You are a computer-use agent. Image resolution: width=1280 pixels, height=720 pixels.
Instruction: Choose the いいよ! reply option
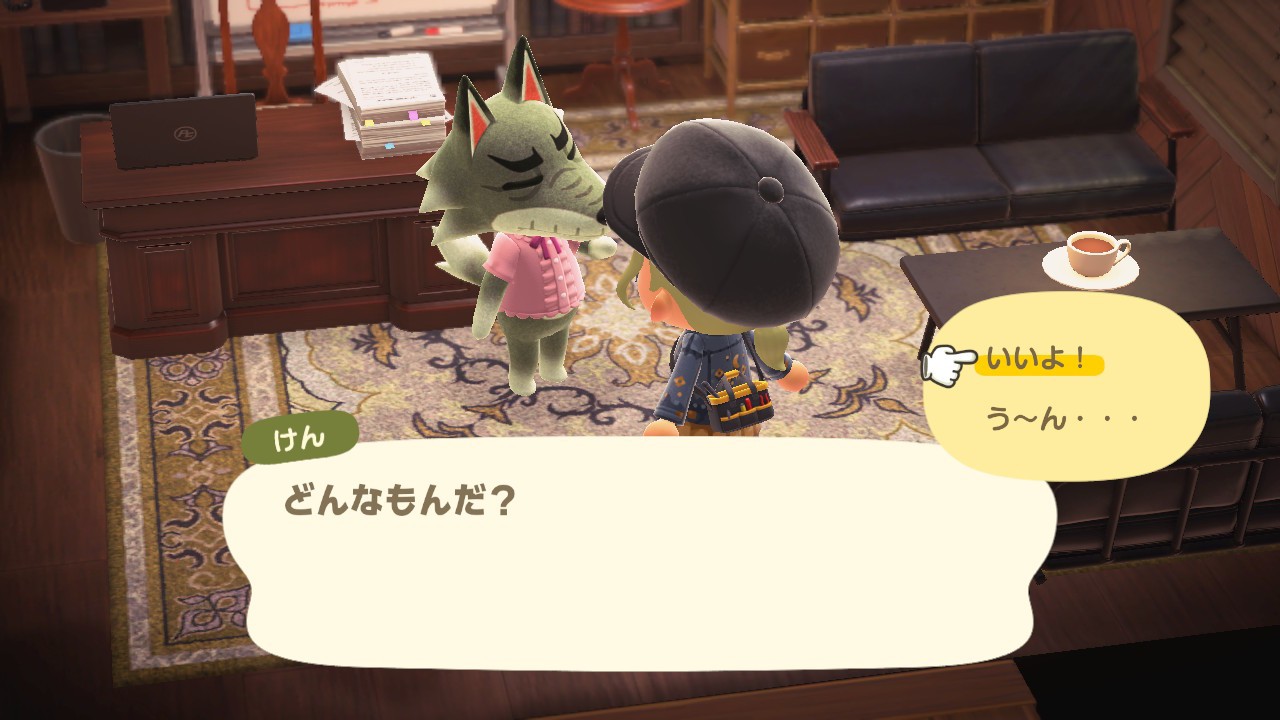(x=1037, y=361)
